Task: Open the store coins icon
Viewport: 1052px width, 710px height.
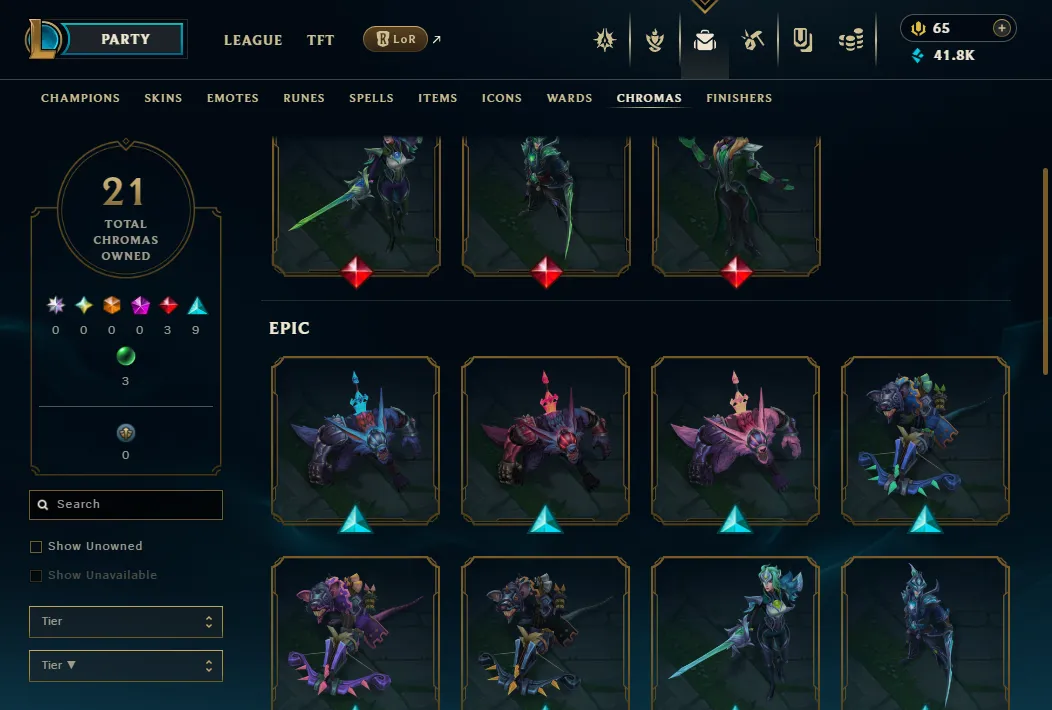Action: point(851,40)
